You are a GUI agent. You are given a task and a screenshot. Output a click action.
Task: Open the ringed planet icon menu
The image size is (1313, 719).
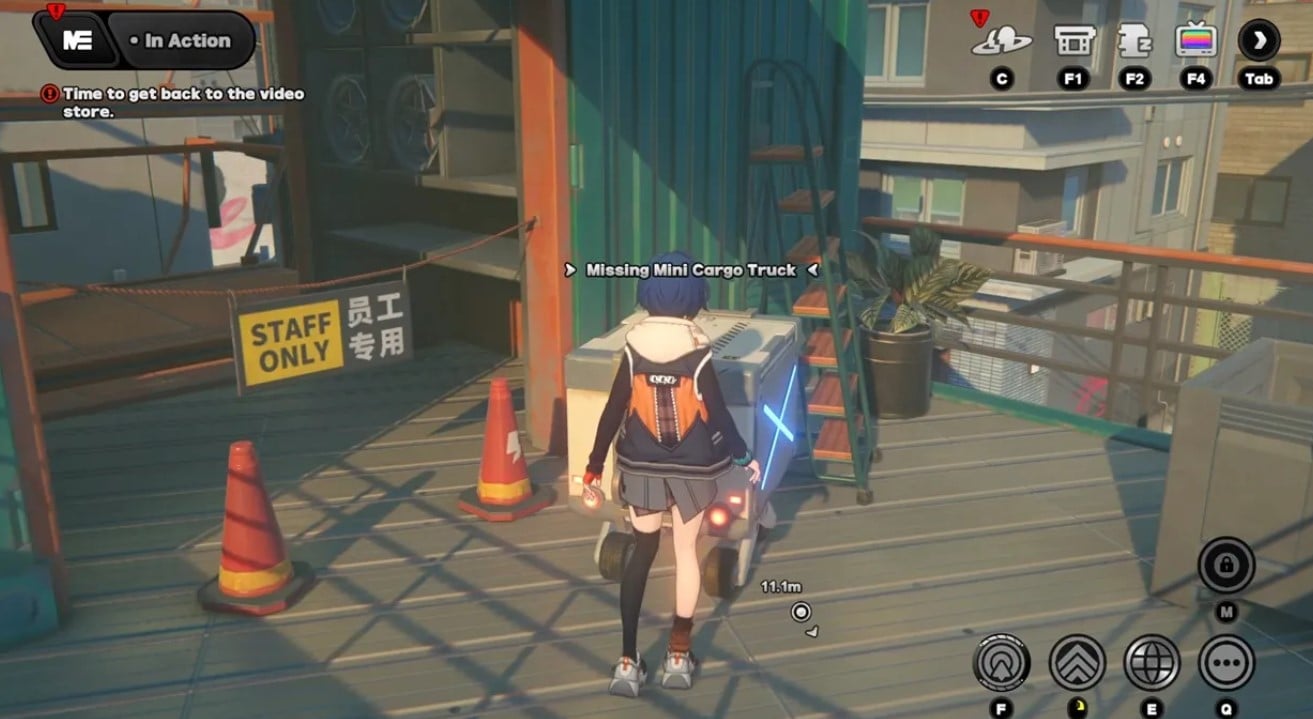tap(1001, 41)
